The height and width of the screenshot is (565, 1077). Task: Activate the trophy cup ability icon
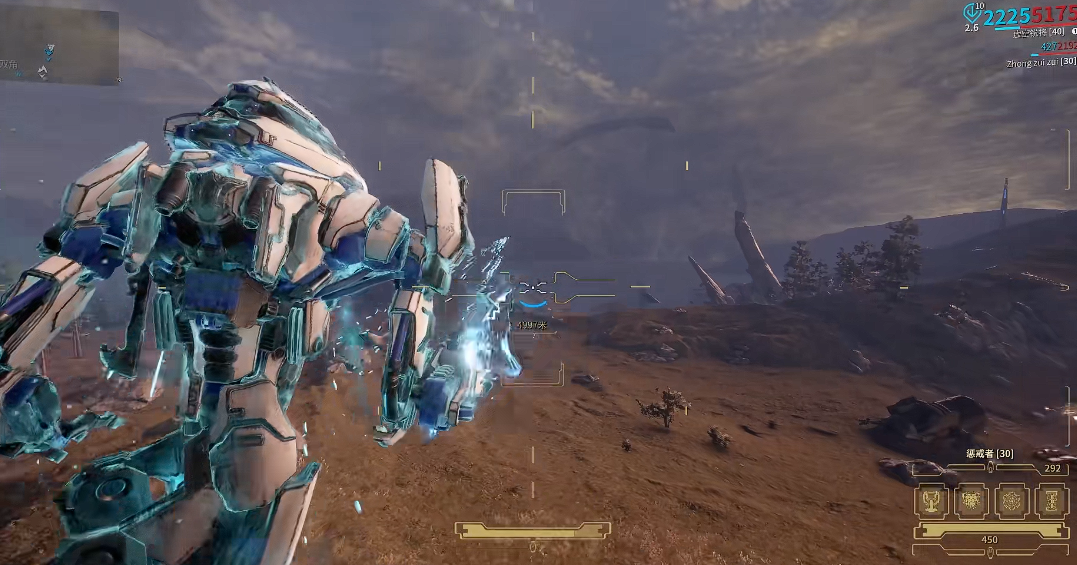tap(932, 500)
